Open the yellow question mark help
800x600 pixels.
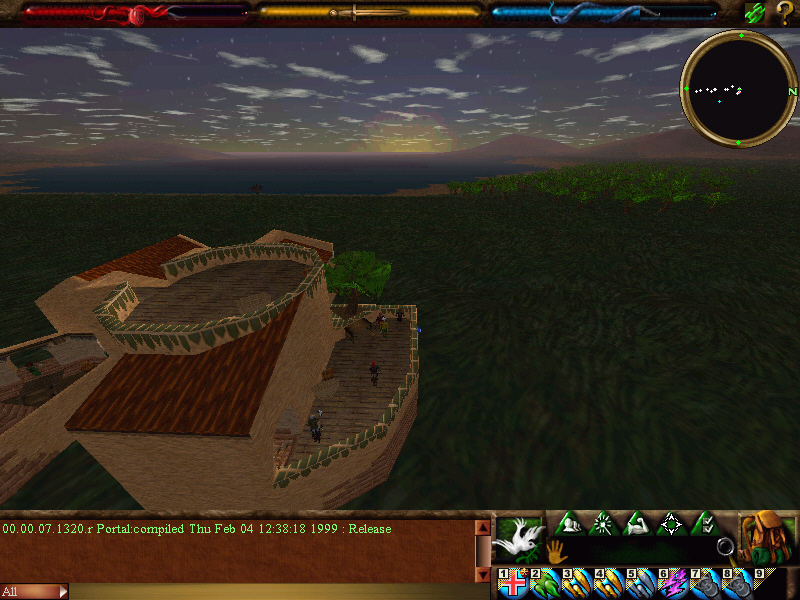784,13
